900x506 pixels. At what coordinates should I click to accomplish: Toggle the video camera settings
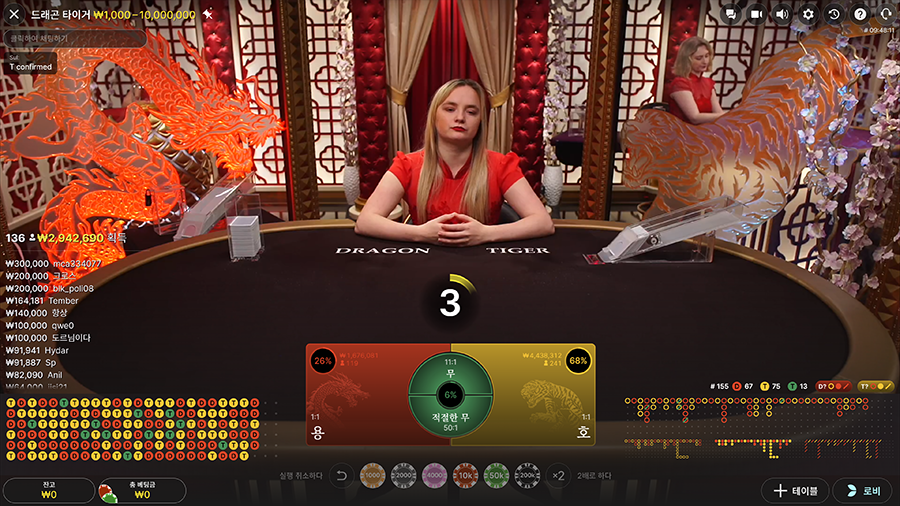tap(757, 14)
